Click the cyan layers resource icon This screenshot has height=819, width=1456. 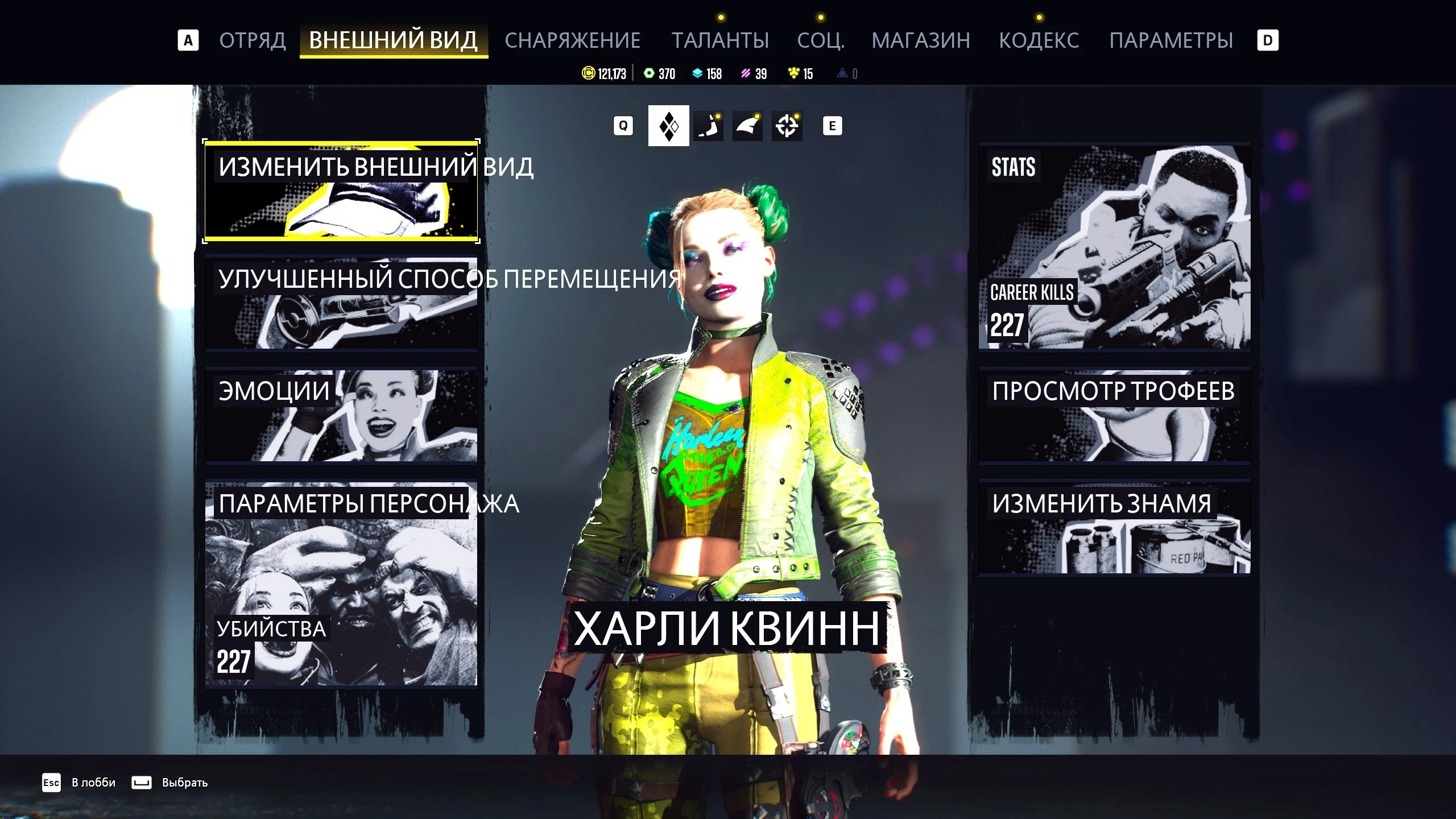click(698, 73)
